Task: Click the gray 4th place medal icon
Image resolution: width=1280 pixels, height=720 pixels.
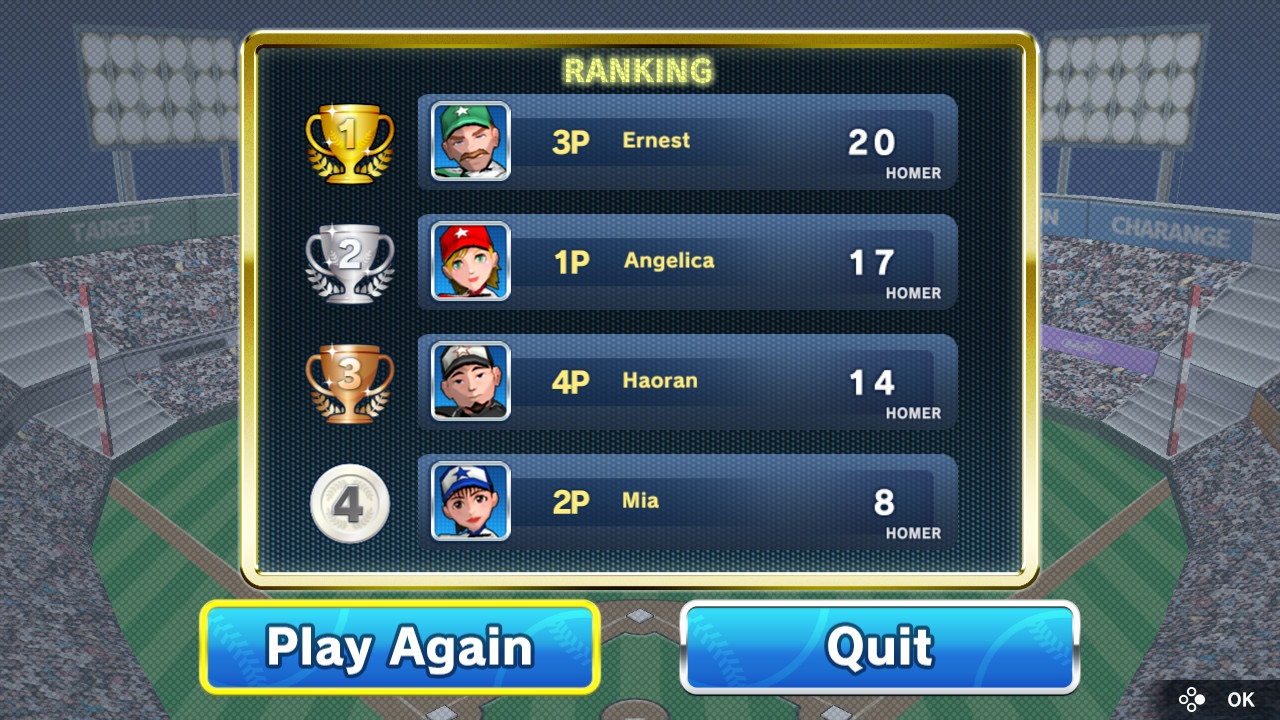Action: pyautogui.click(x=349, y=503)
